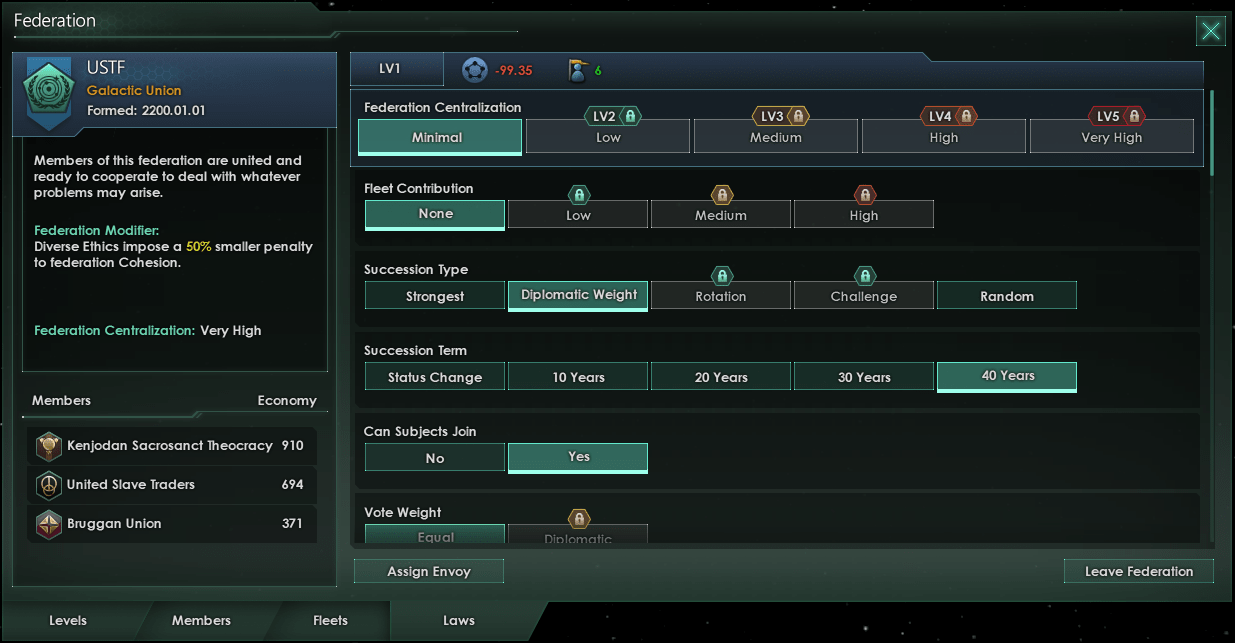Leave the Federation
The width and height of the screenshot is (1235, 643).
point(1139,571)
